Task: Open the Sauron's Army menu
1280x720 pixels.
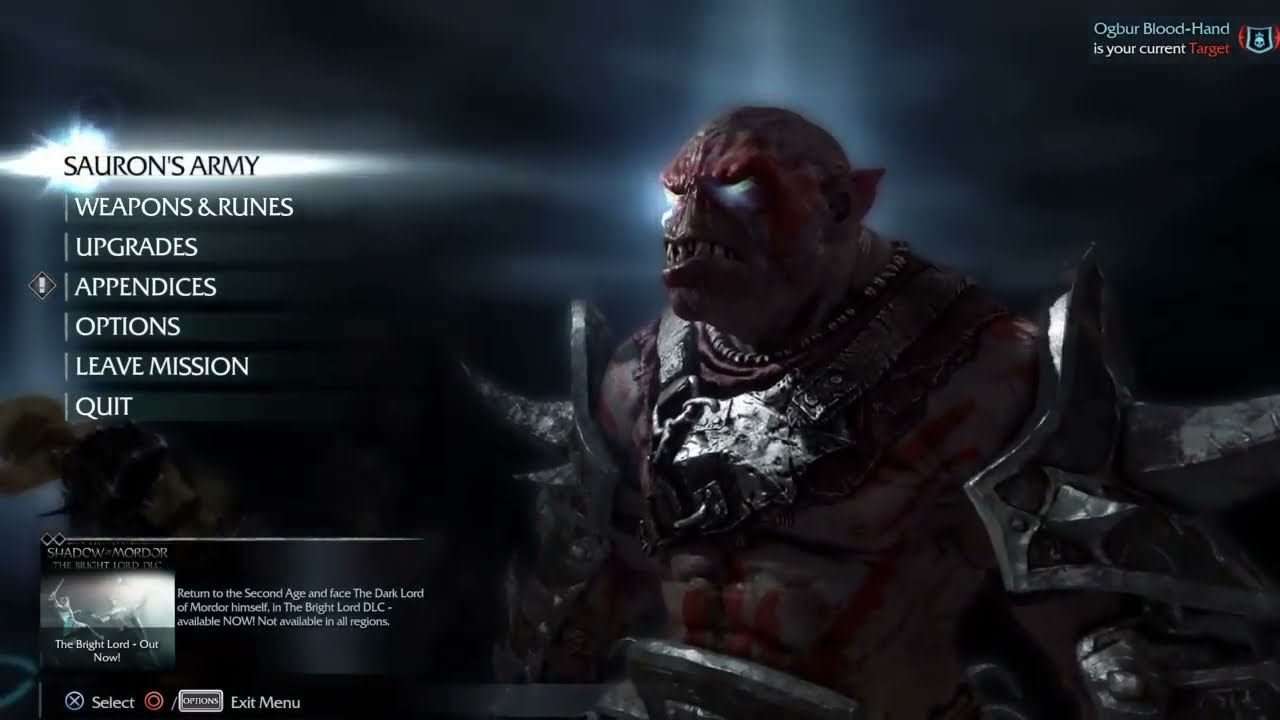Action: click(161, 166)
